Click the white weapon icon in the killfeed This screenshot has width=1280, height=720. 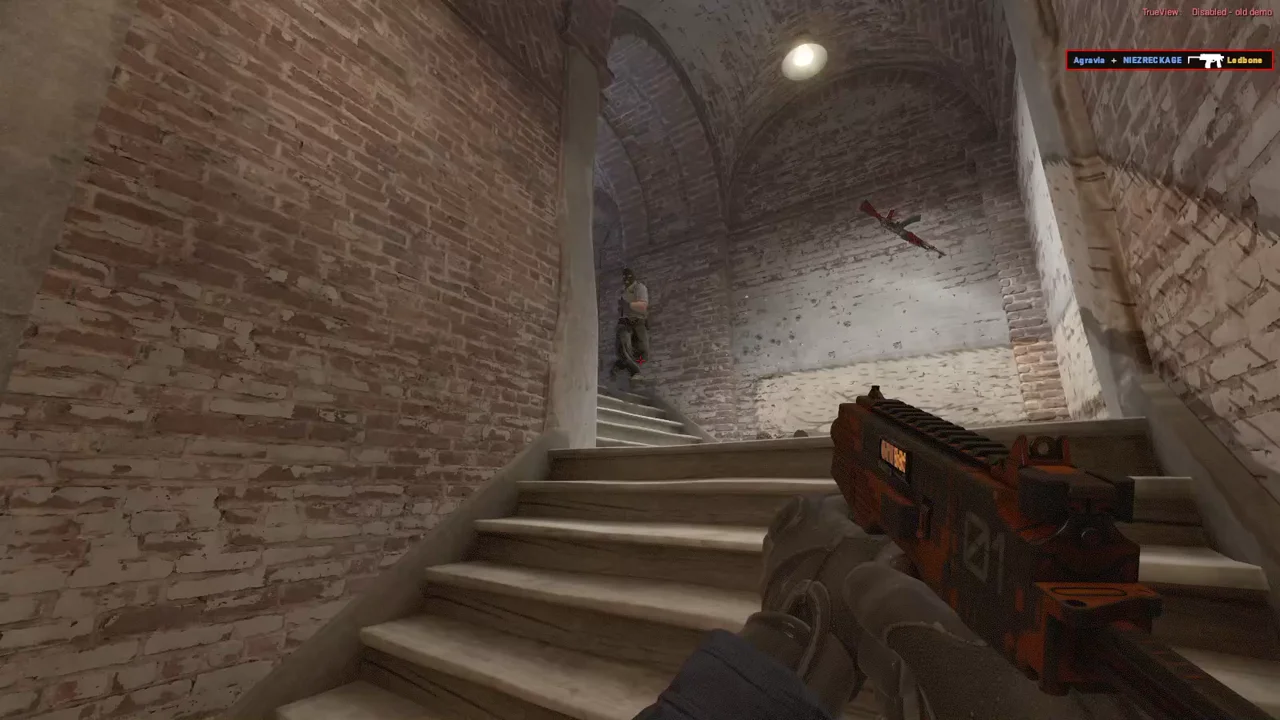point(1208,60)
